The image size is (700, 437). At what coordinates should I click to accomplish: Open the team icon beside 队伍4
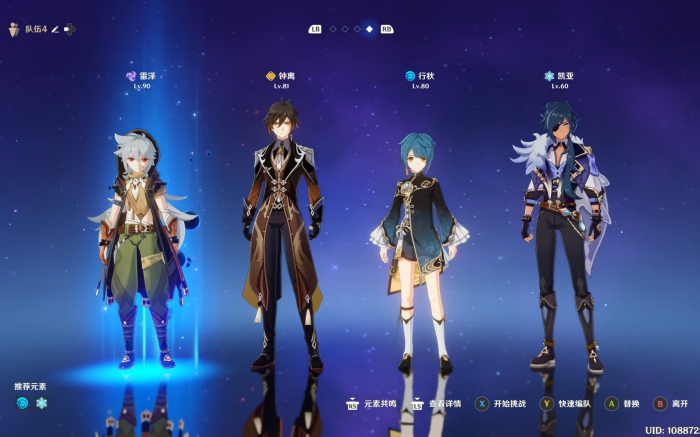point(14,30)
